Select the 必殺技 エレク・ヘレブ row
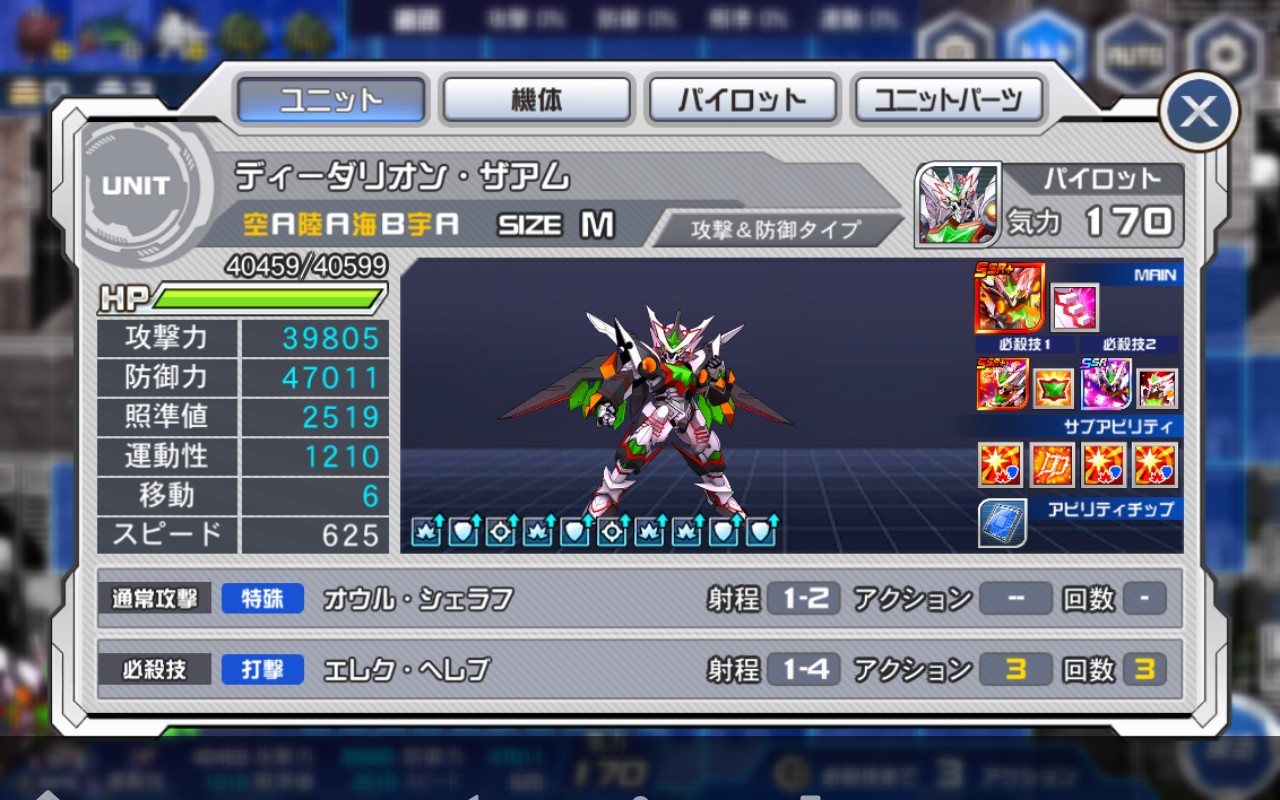 (640, 669)
